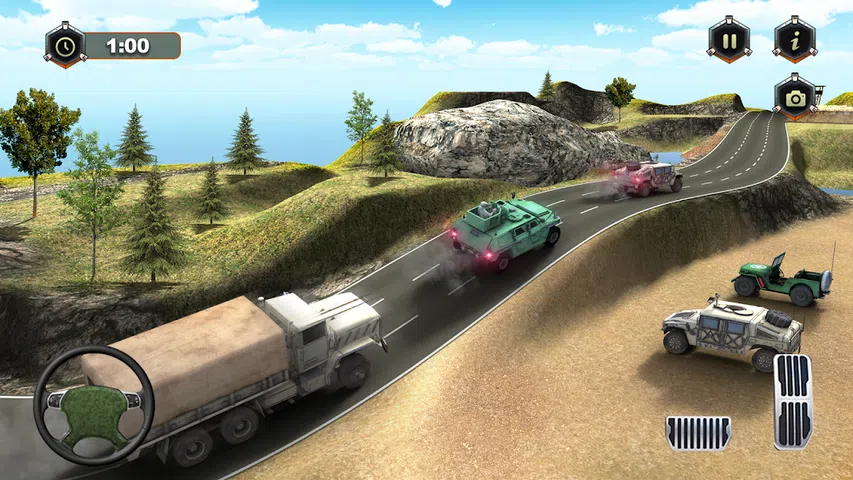Hit the brake pedal
The image size is (853, 480).
click(698, 432)
